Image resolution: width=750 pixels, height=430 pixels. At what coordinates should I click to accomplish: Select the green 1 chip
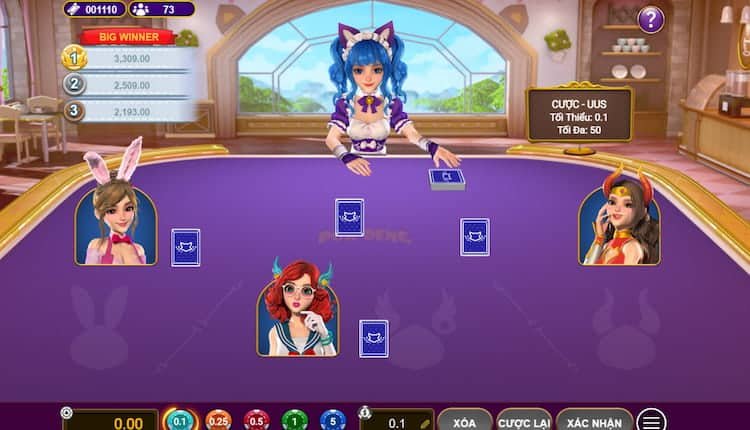coord(294,421)
